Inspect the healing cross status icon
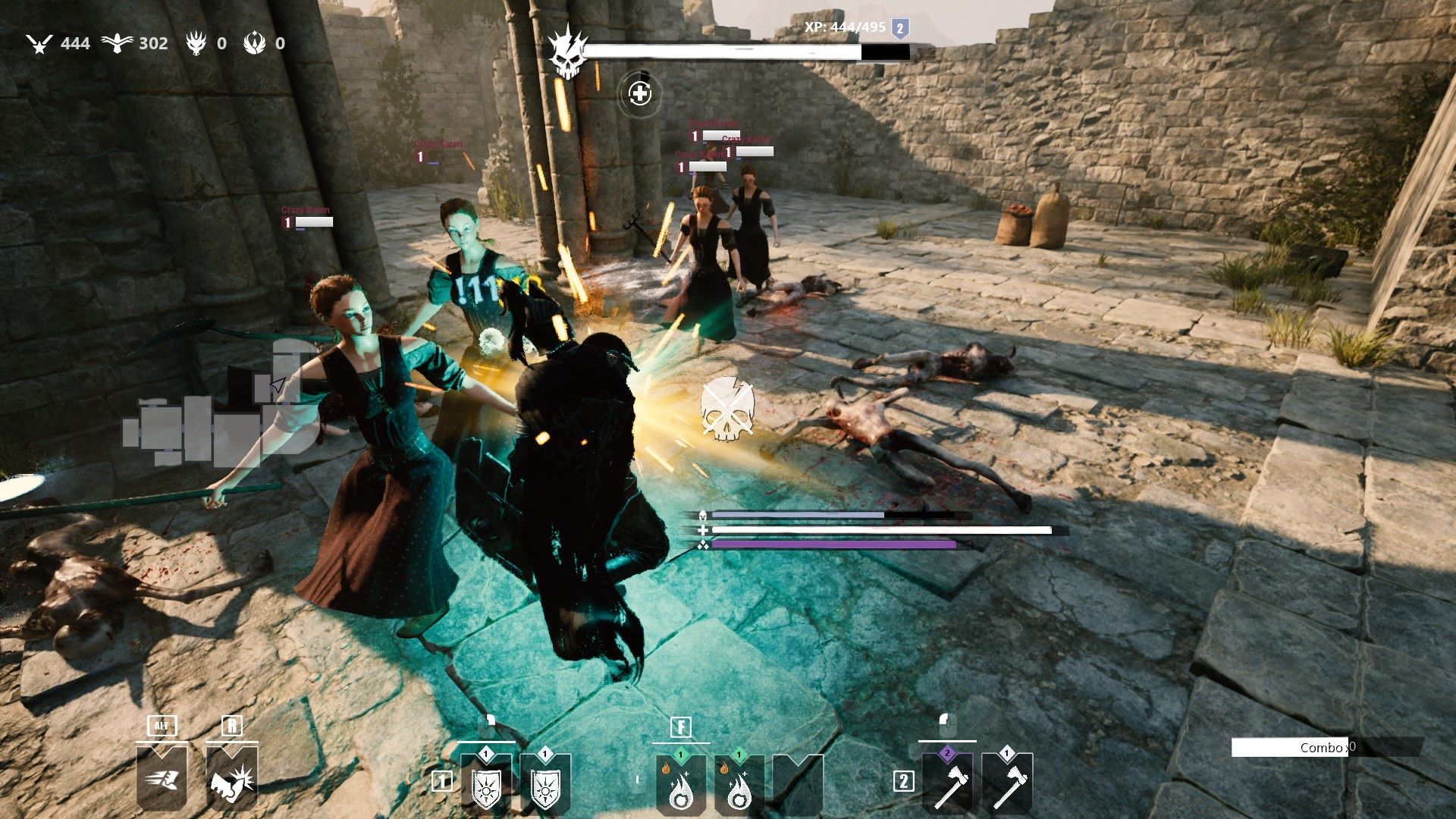1456x819 pixels. (640, 93)
